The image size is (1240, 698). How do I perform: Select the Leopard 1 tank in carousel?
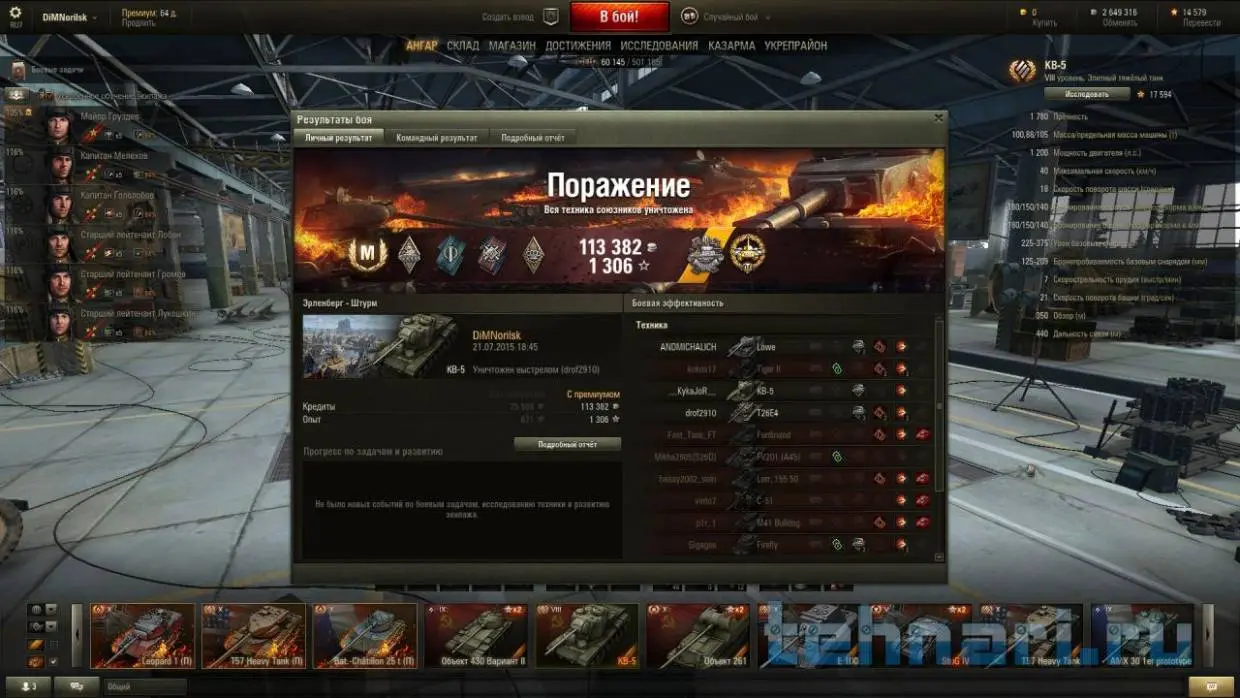(x=141, y=636)
